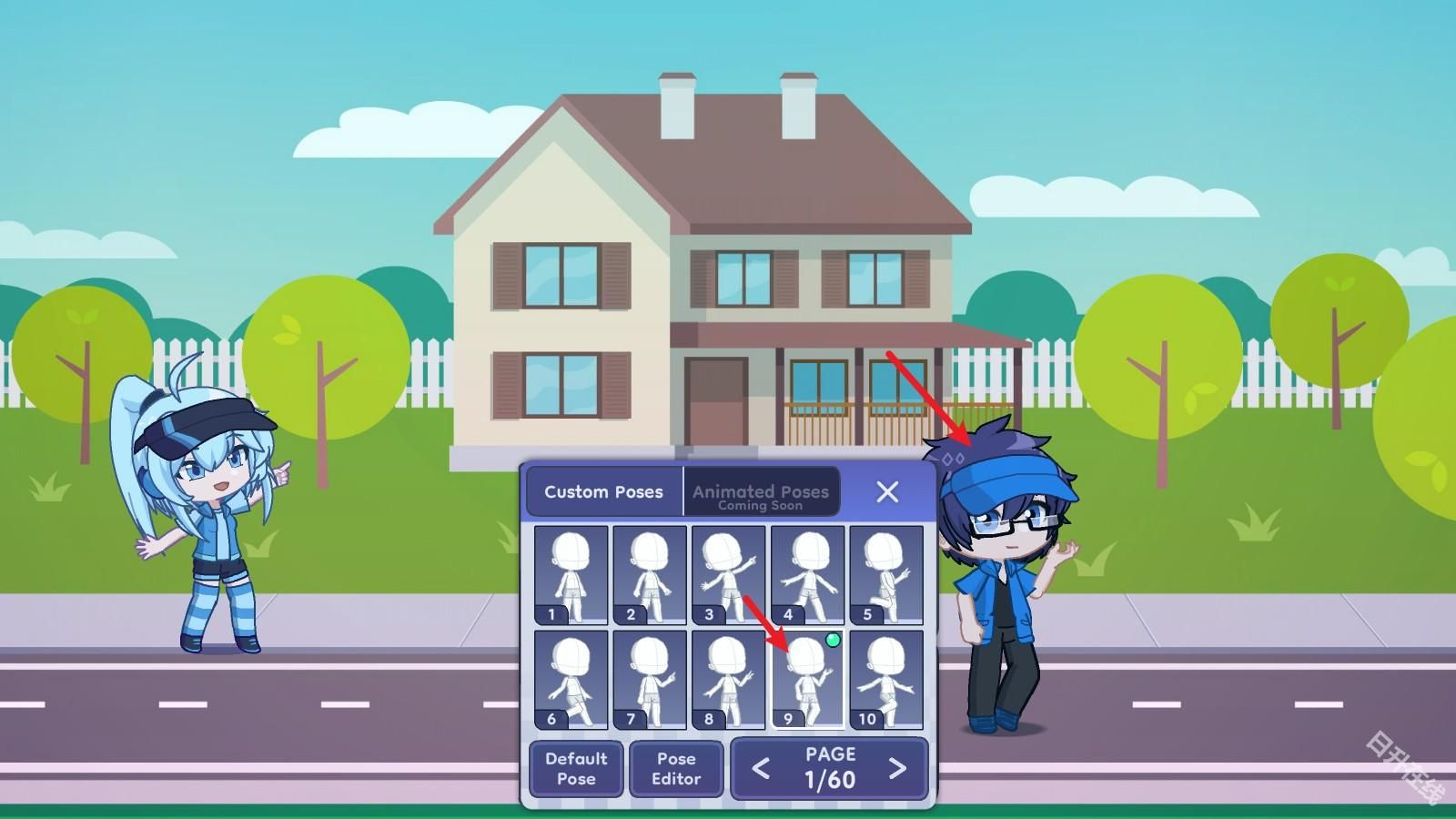Choose walking pose 6
Viewport: 1456px width, 819px height.
tap(569, 678)
